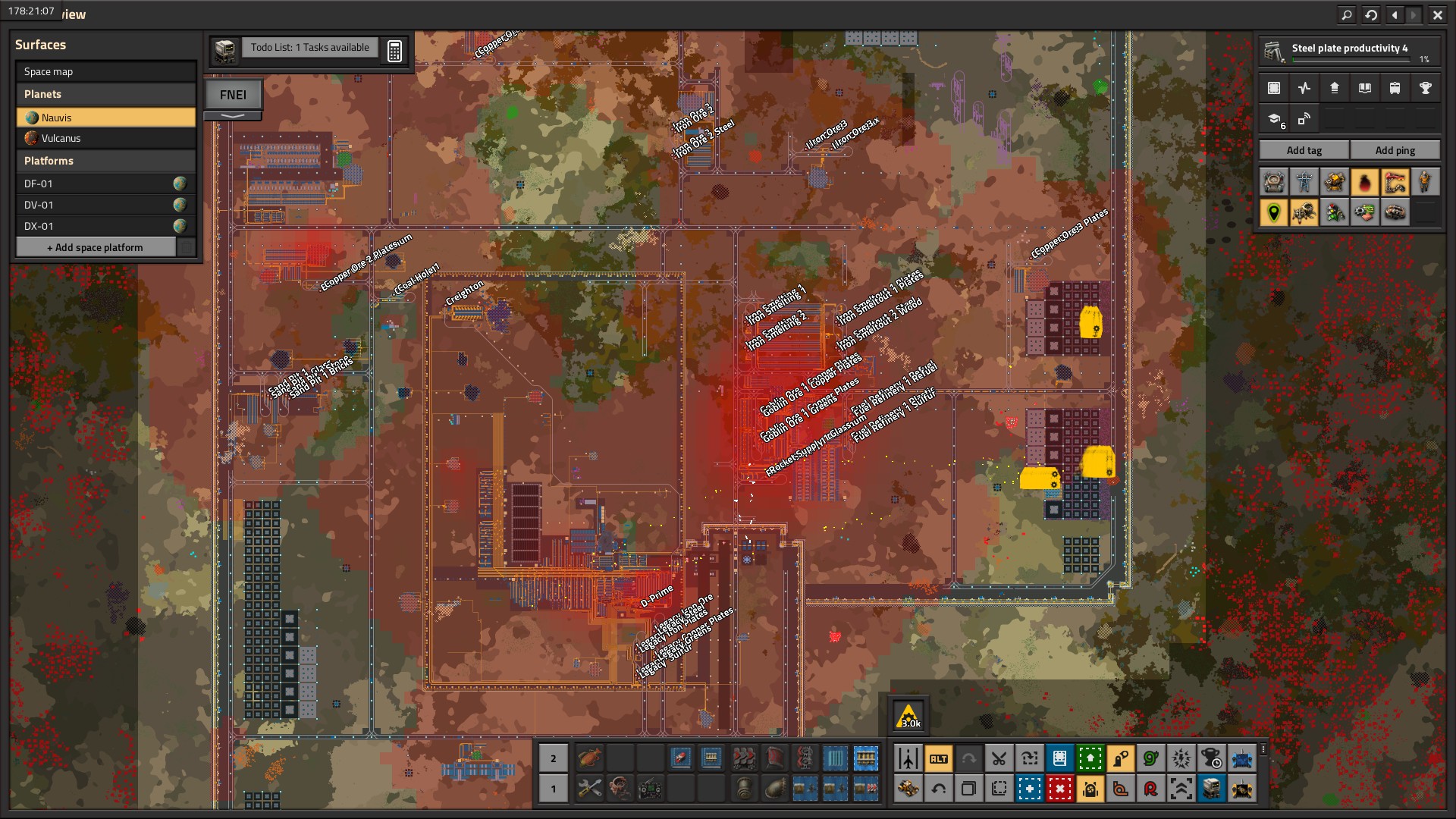Open the calculator icon beside Todo List
This screenshot has height=819, width=1456.
click(394, 52)
